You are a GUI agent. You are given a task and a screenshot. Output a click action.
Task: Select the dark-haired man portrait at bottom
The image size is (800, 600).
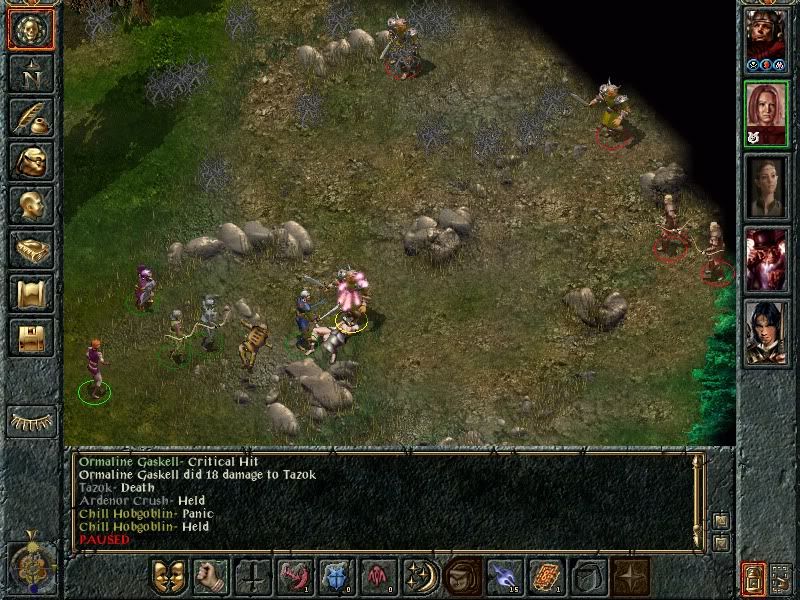pyautogui.click(x=767, y=332)
